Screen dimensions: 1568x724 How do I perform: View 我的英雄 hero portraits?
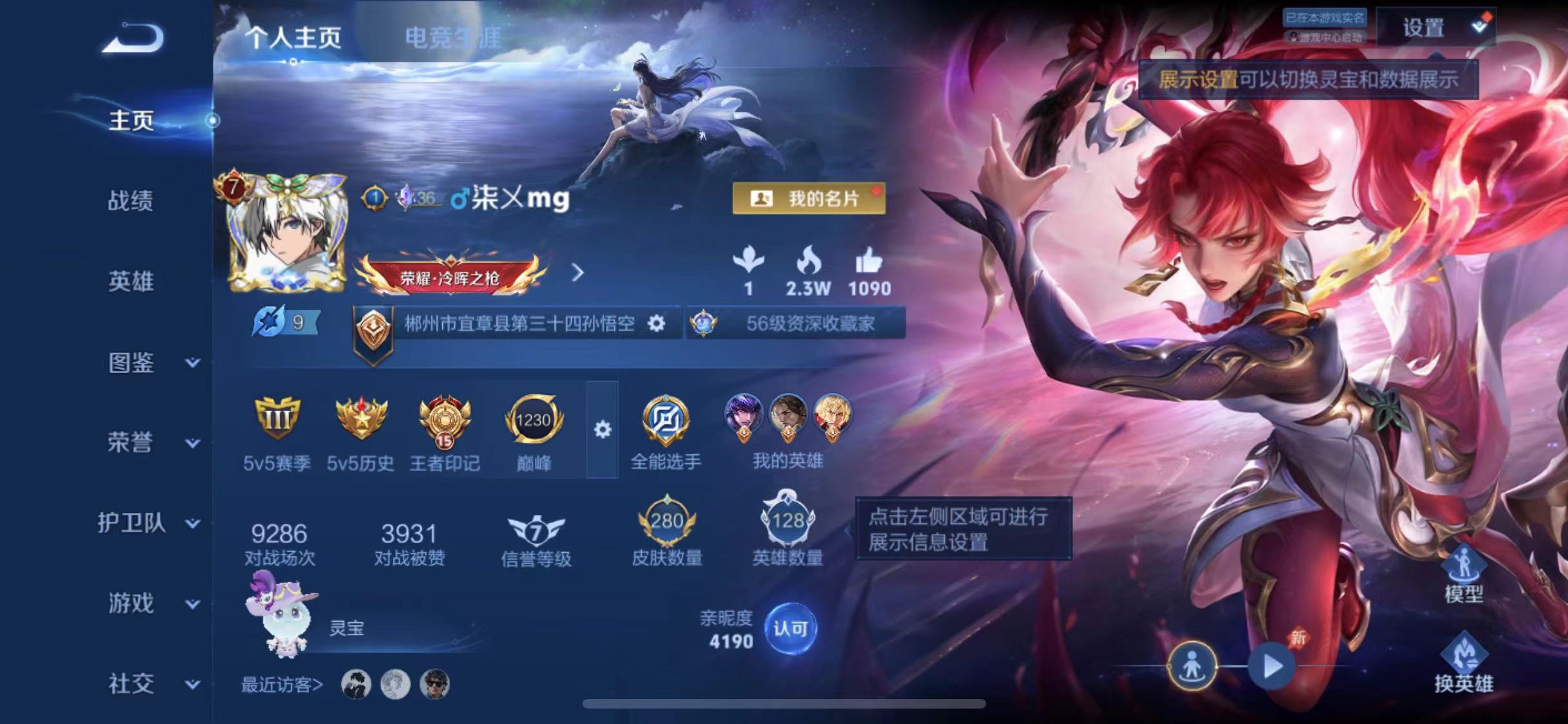(787, 417)
